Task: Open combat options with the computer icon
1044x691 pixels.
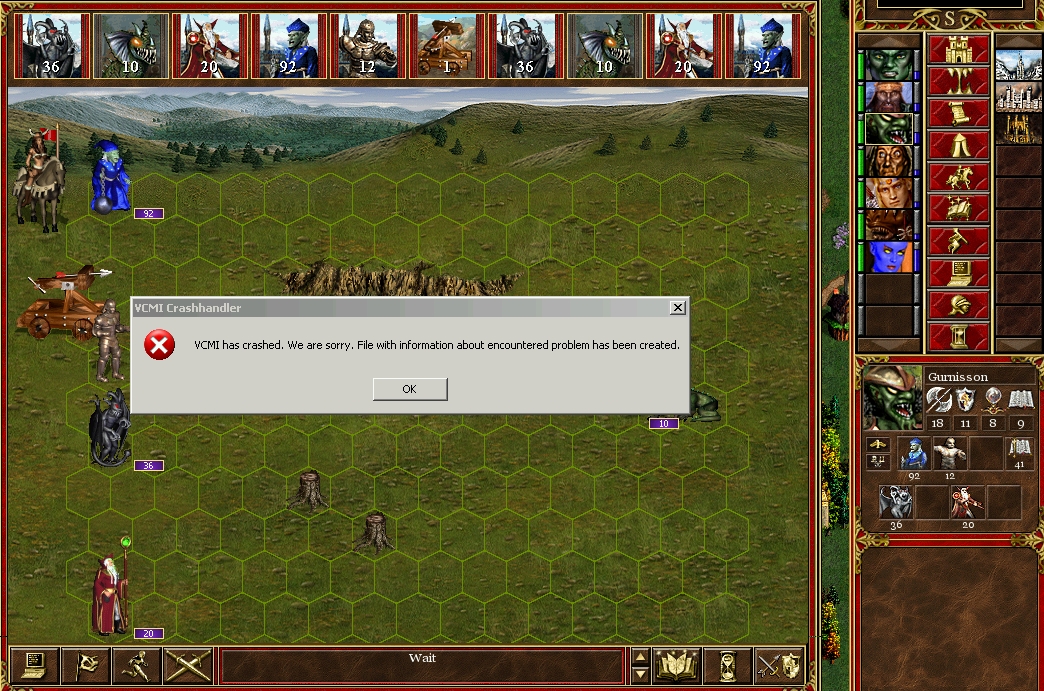Action: tap(34, 665)
